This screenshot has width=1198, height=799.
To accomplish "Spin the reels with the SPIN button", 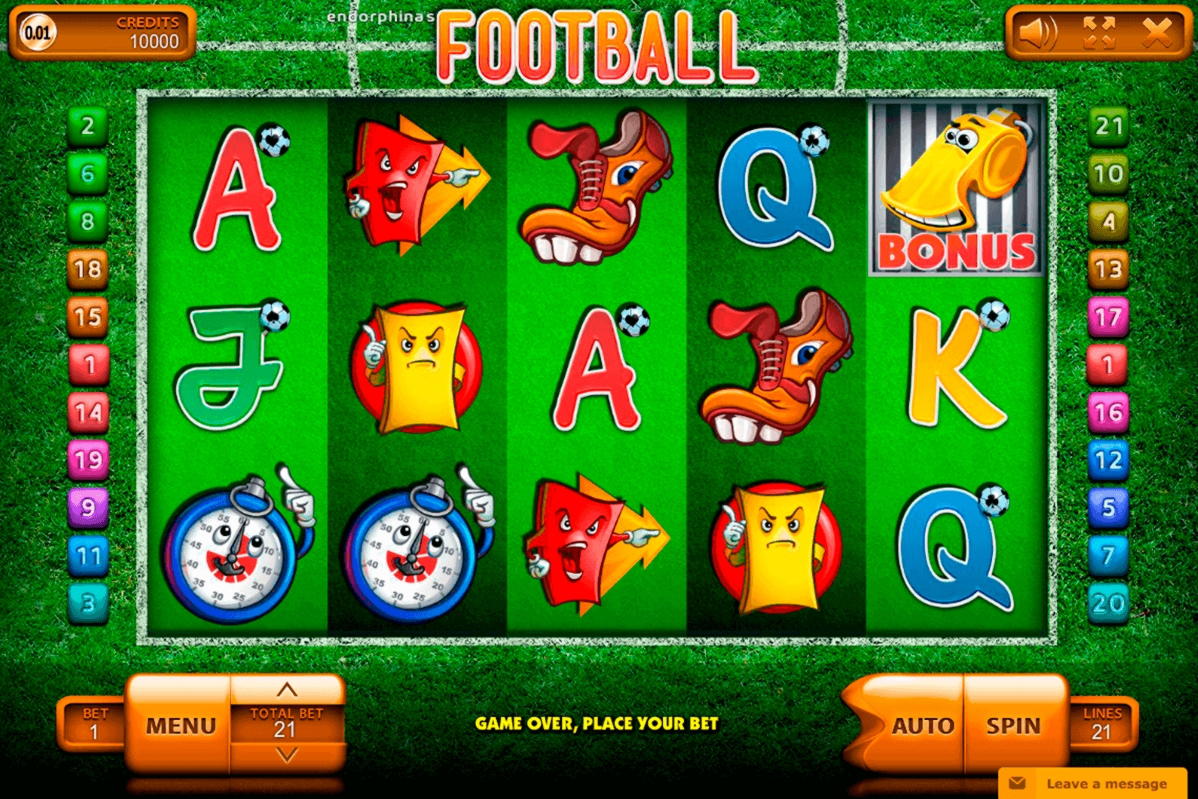I will click(1013, 725).
